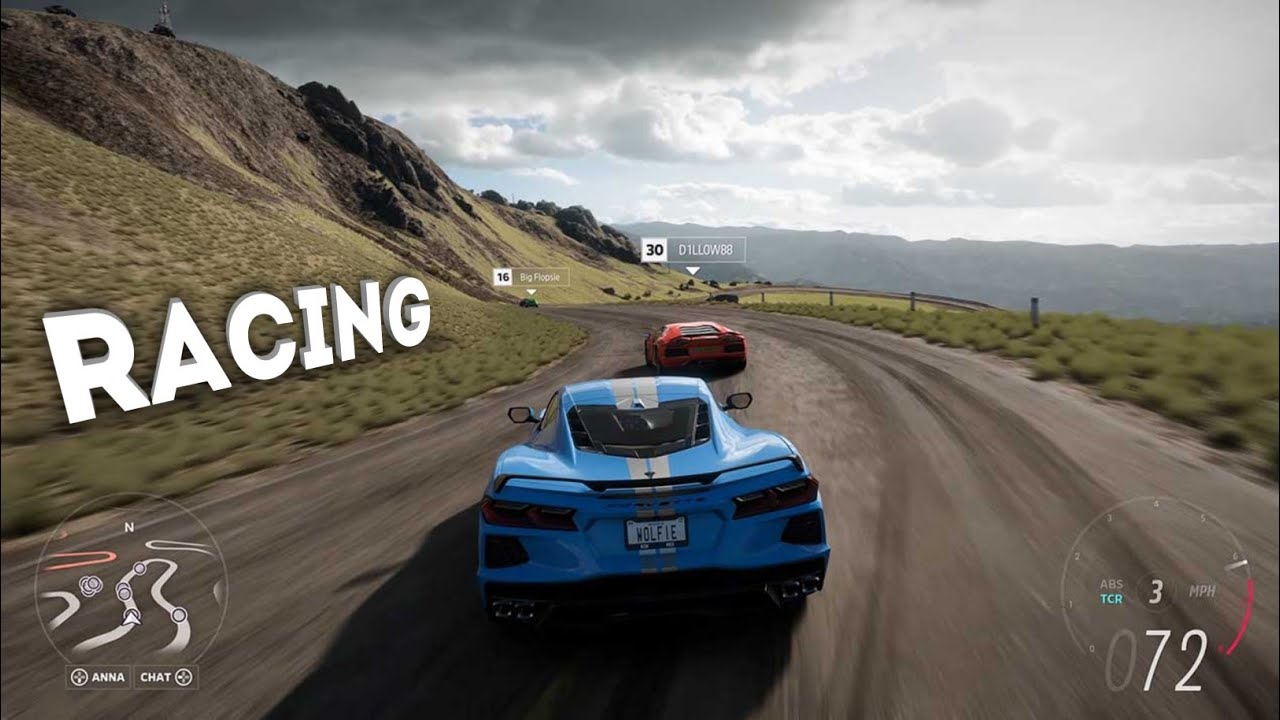Toggle the MPH unit label
Screen dimensions: 1280x720
(1203, 590)
